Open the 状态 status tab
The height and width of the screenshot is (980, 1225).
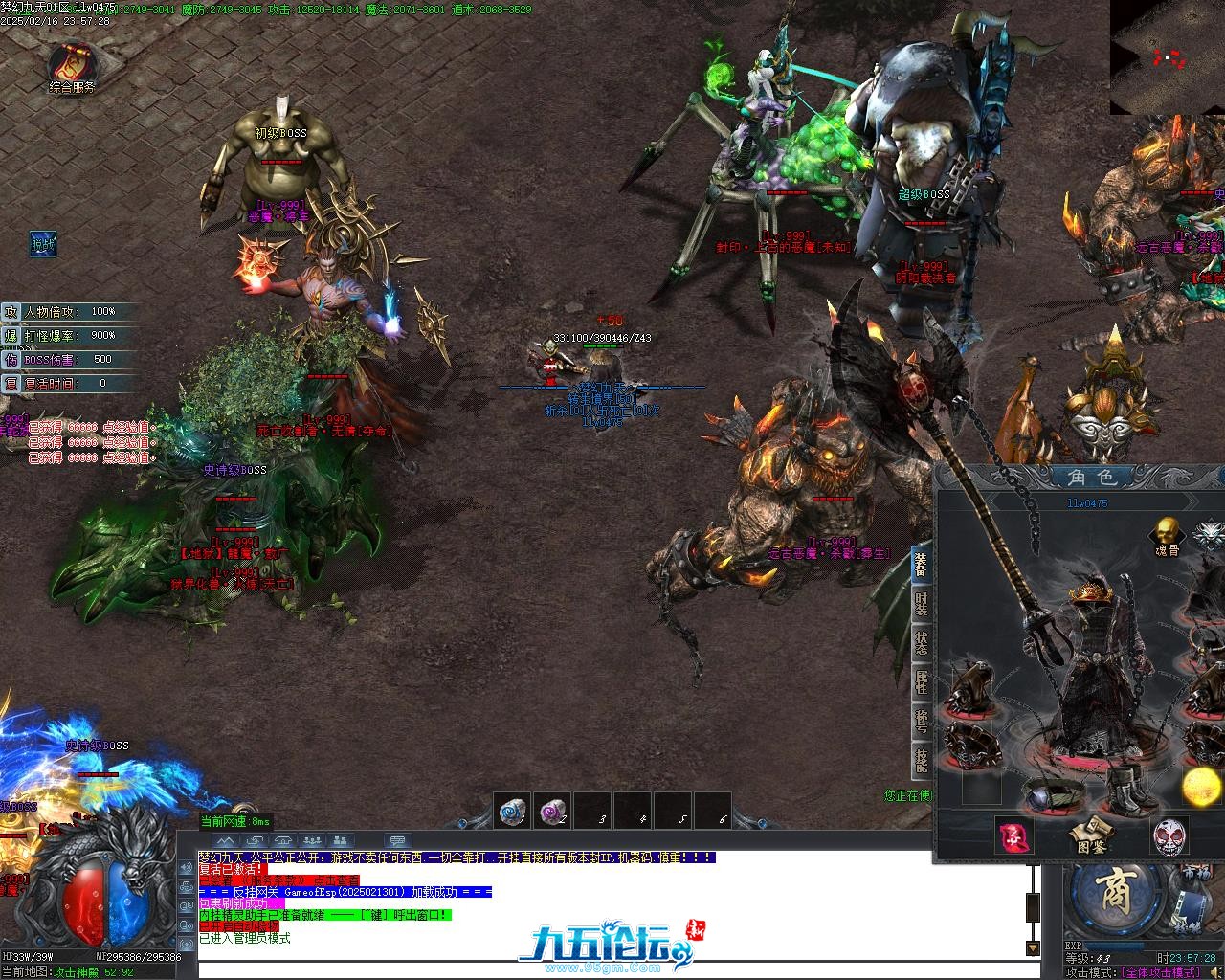(921, 643)
